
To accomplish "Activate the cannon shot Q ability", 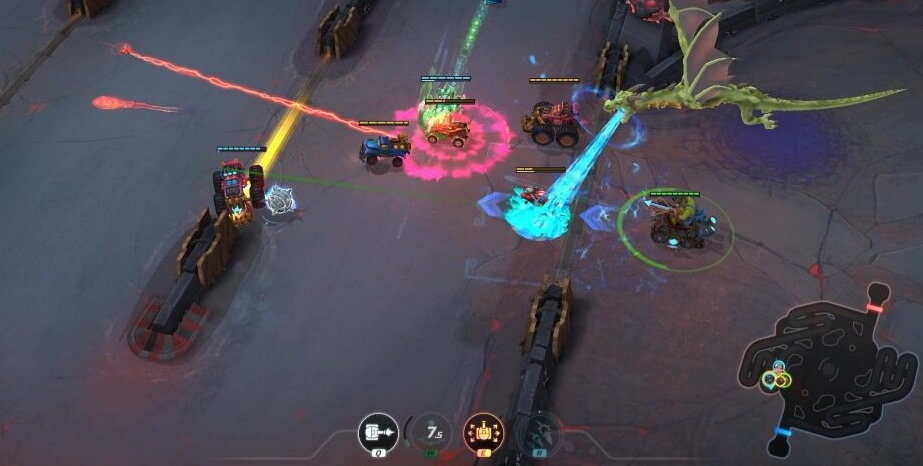I will (378, 432).
